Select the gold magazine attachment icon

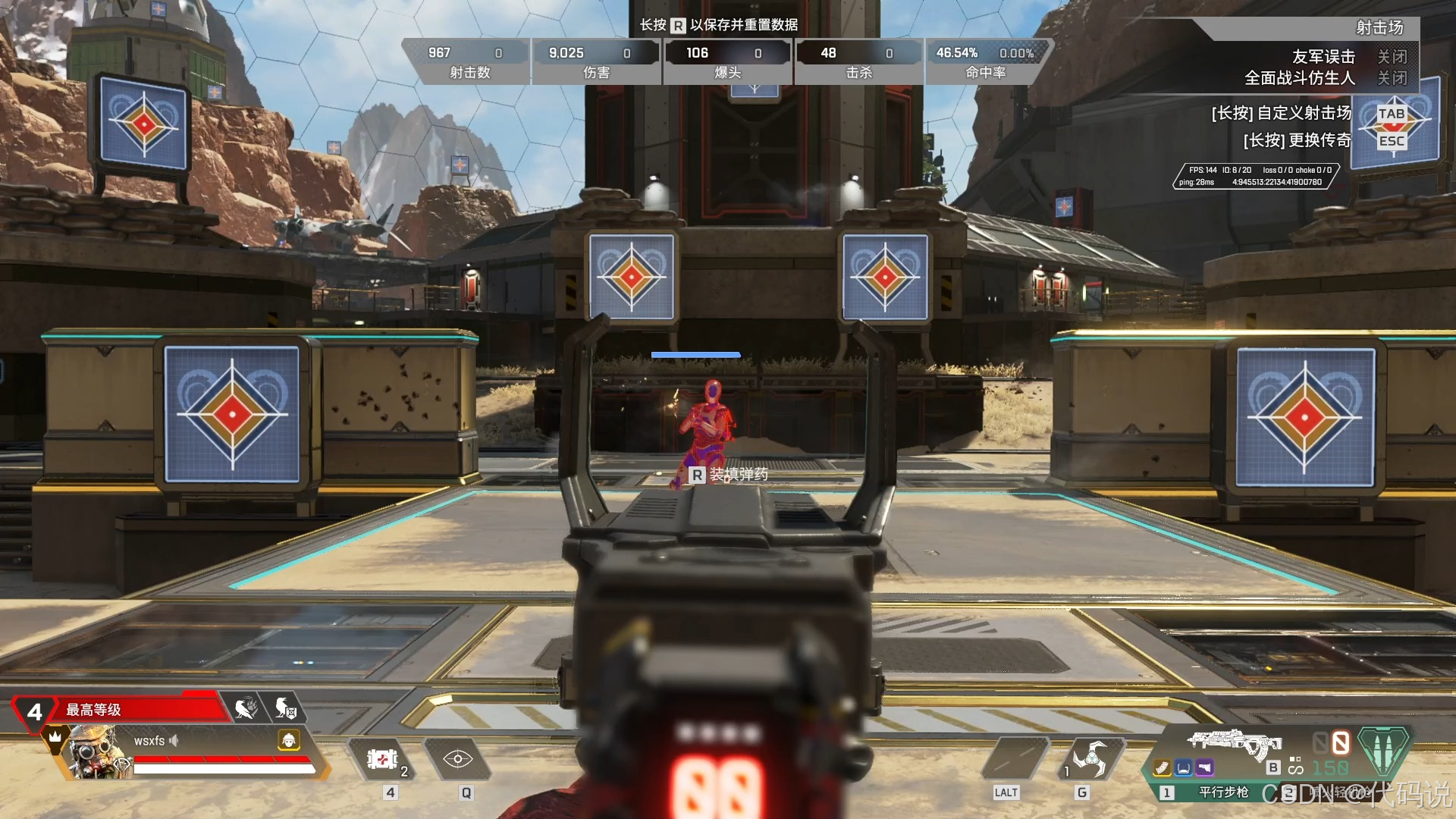click(1163, 768)
